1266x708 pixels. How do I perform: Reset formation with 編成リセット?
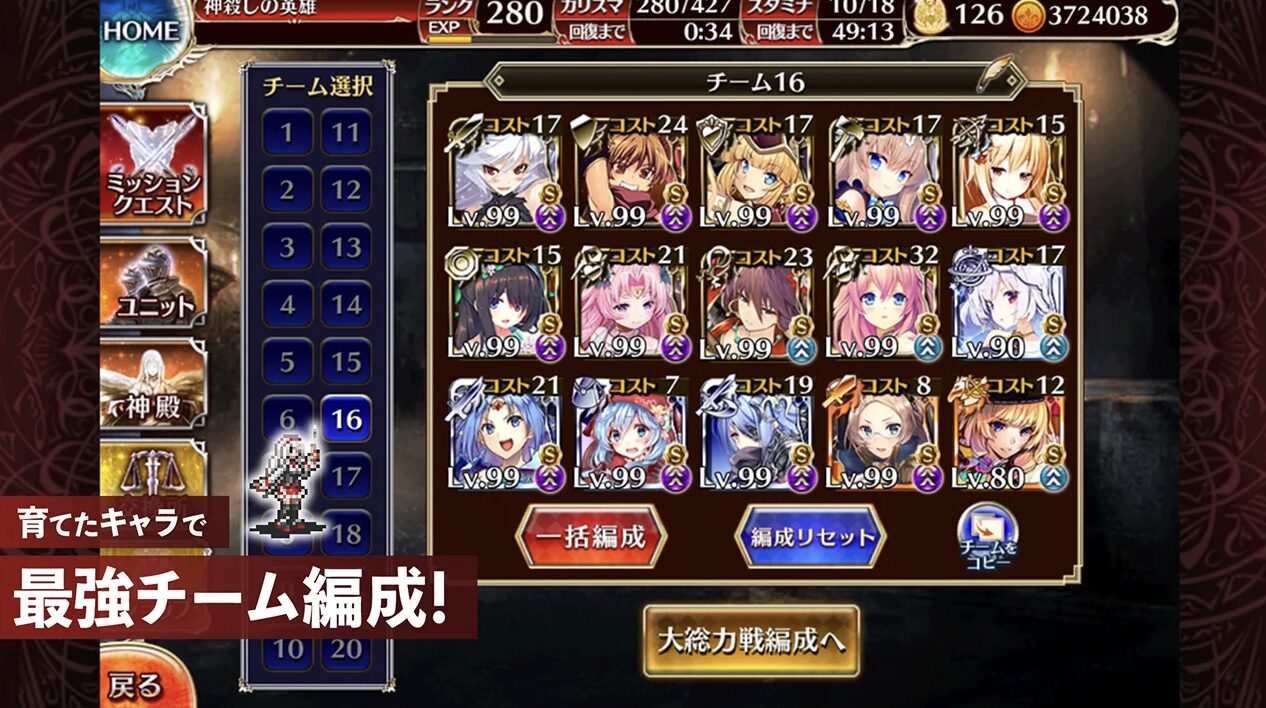click(810, 536)
